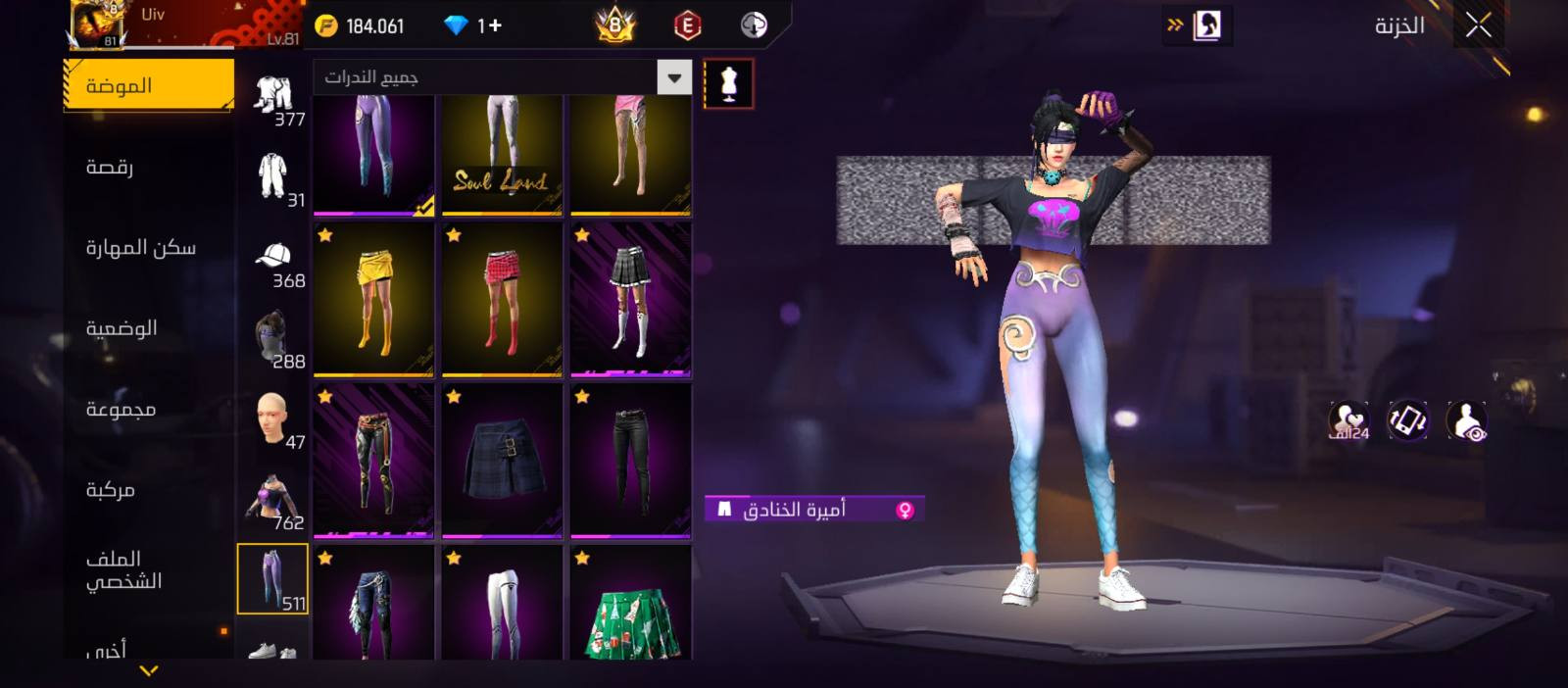
Task: Open the character view eye icon
Action: (1466, 421)
